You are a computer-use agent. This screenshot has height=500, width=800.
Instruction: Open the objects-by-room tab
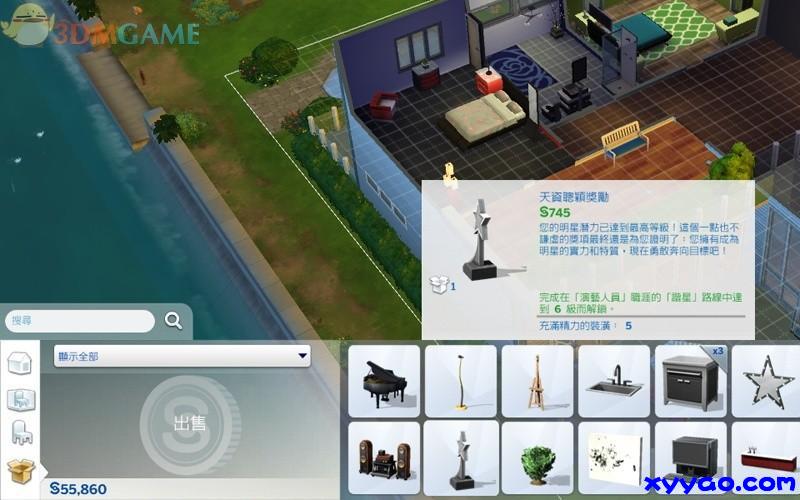click(x=20, y=399)
